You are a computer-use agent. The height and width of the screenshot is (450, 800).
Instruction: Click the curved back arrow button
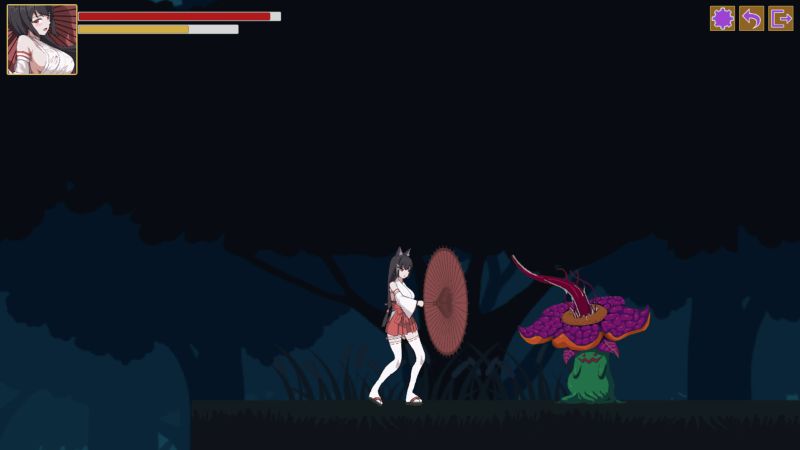(x=751, y=18)
